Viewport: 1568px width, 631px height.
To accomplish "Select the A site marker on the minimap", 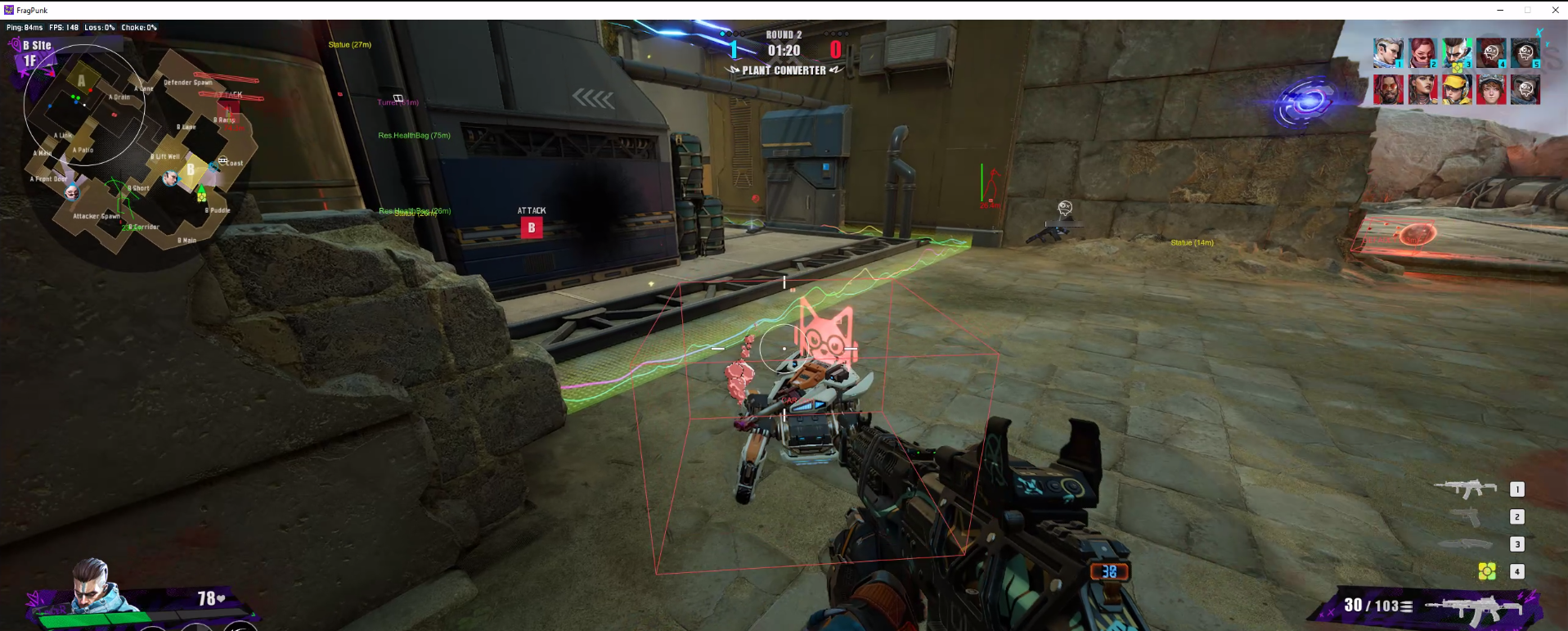I will pyautogui.click(x=81, y=80).
